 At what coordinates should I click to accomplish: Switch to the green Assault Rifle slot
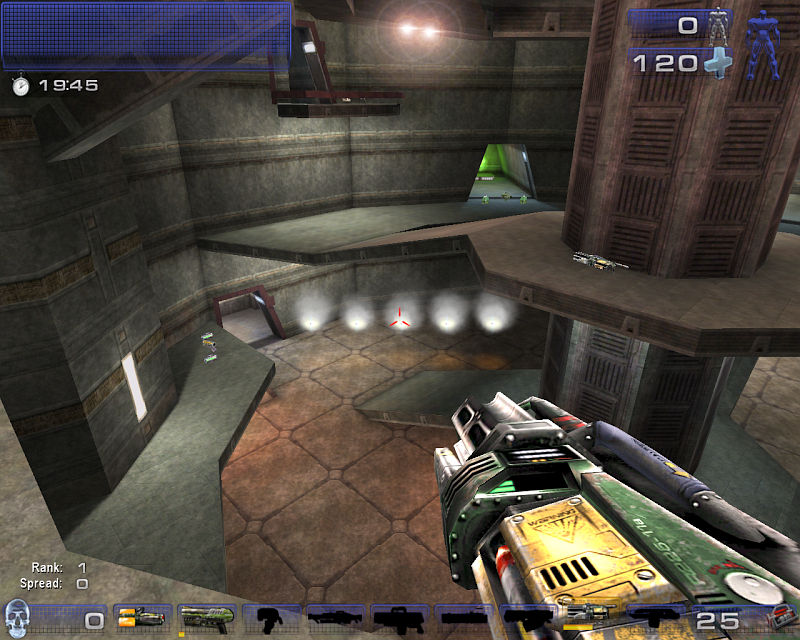[206, 618]
